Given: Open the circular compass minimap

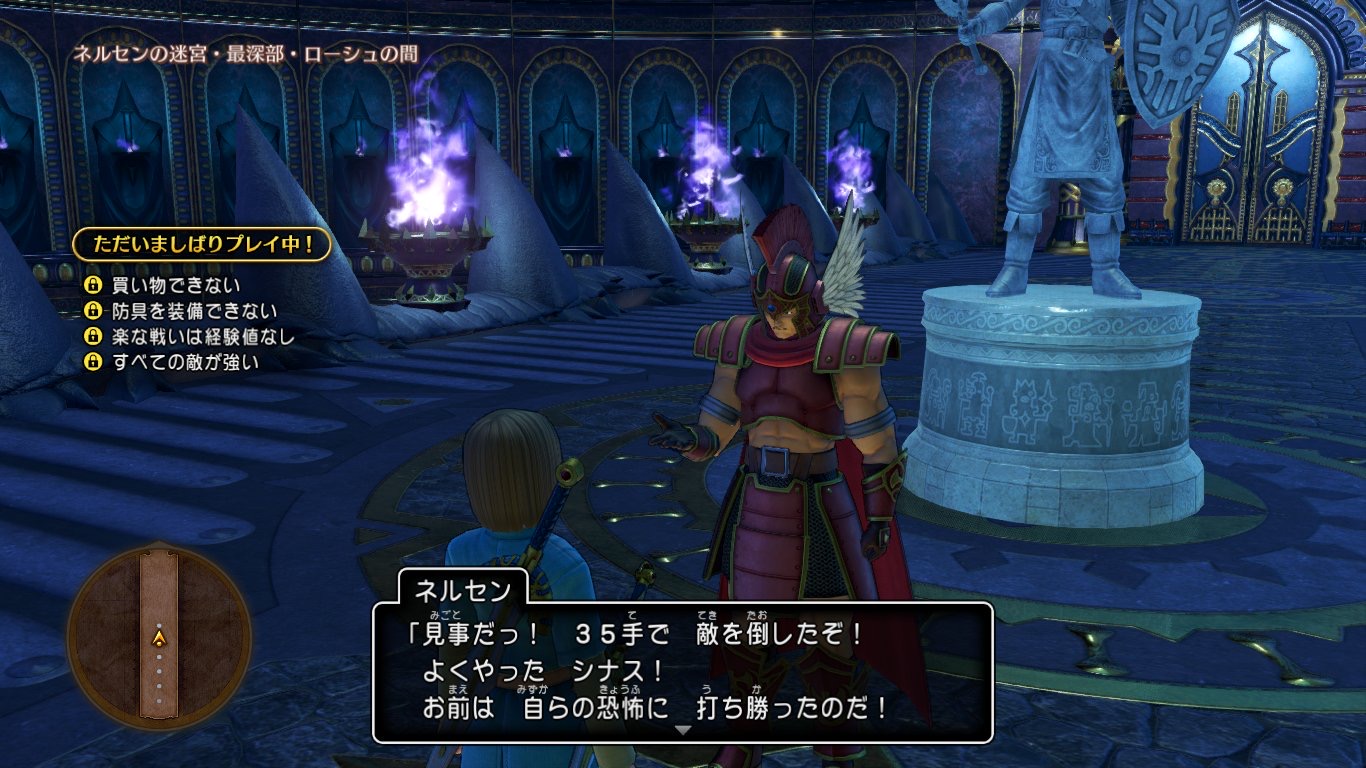Looking at the screenshot, I should (159, 635).
